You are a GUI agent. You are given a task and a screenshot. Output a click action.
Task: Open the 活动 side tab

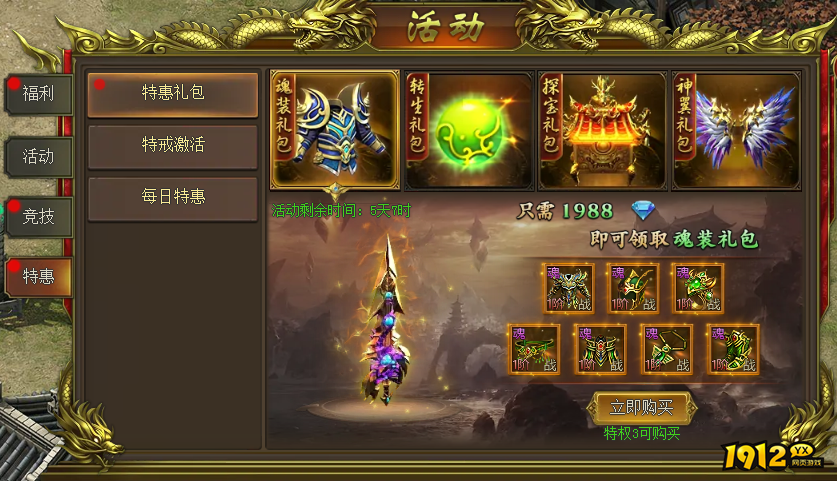click(x=39, y=156)
